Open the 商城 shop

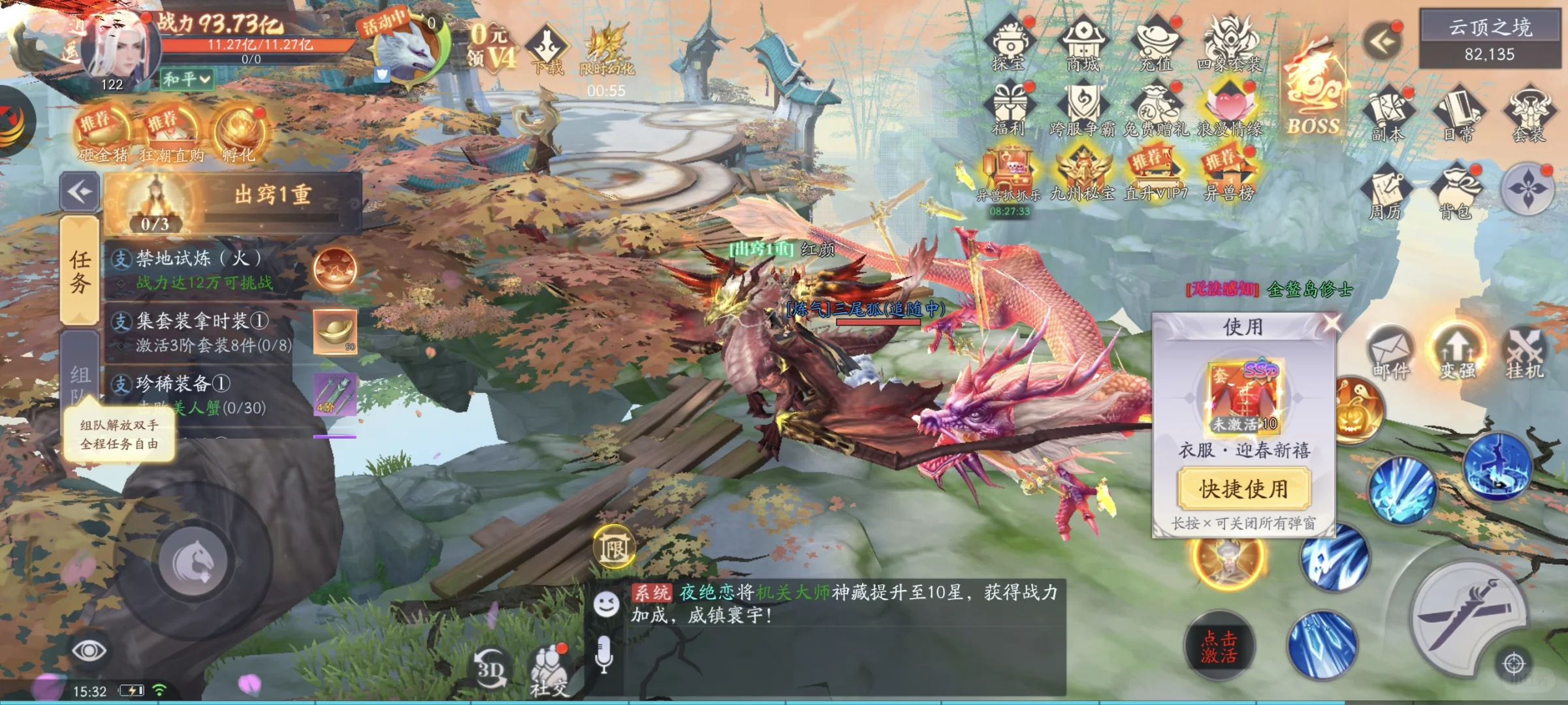pyautogui.click(x=1083, y=43)
